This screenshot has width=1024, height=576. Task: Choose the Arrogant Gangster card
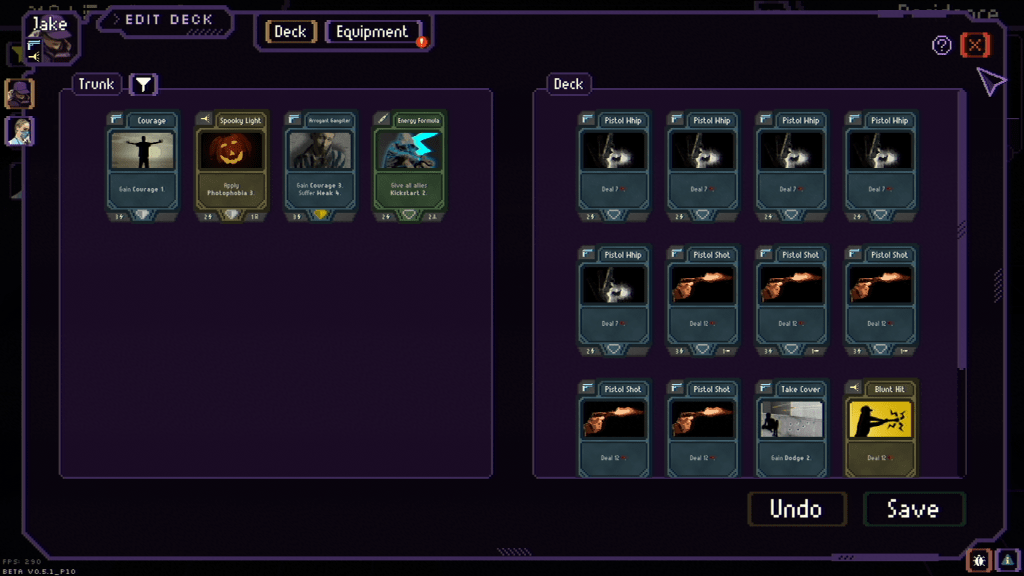pos(320,165)
